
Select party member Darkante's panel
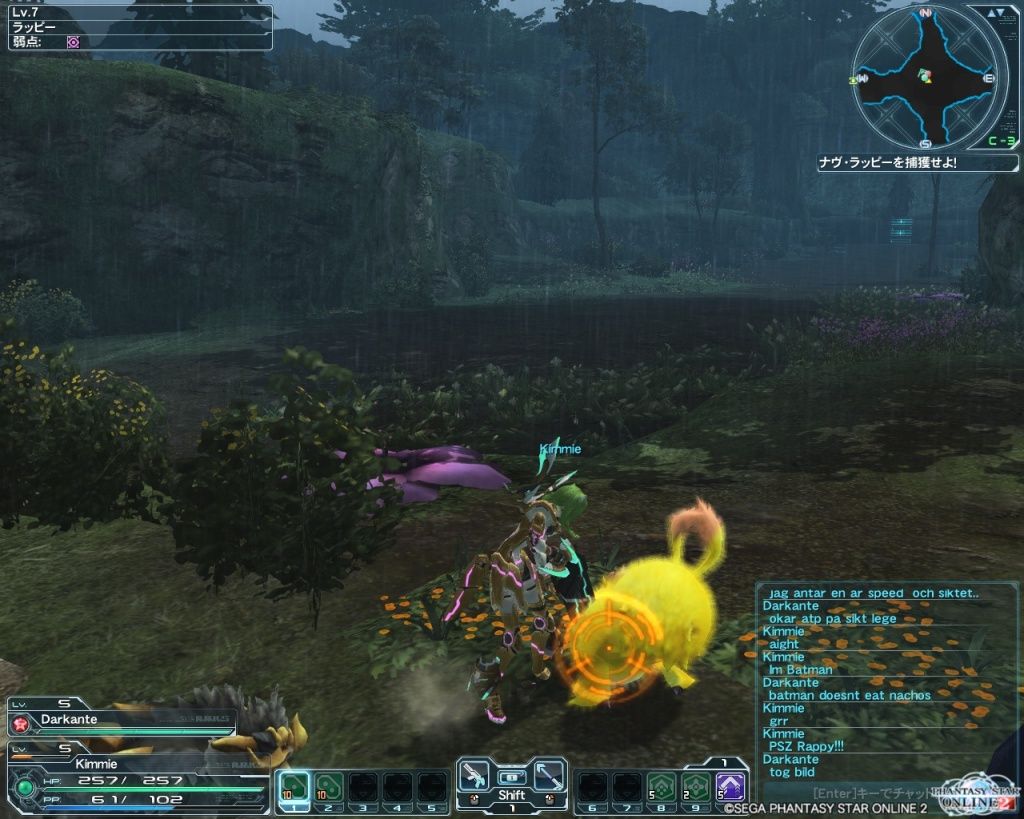click(x=122, y=720)
